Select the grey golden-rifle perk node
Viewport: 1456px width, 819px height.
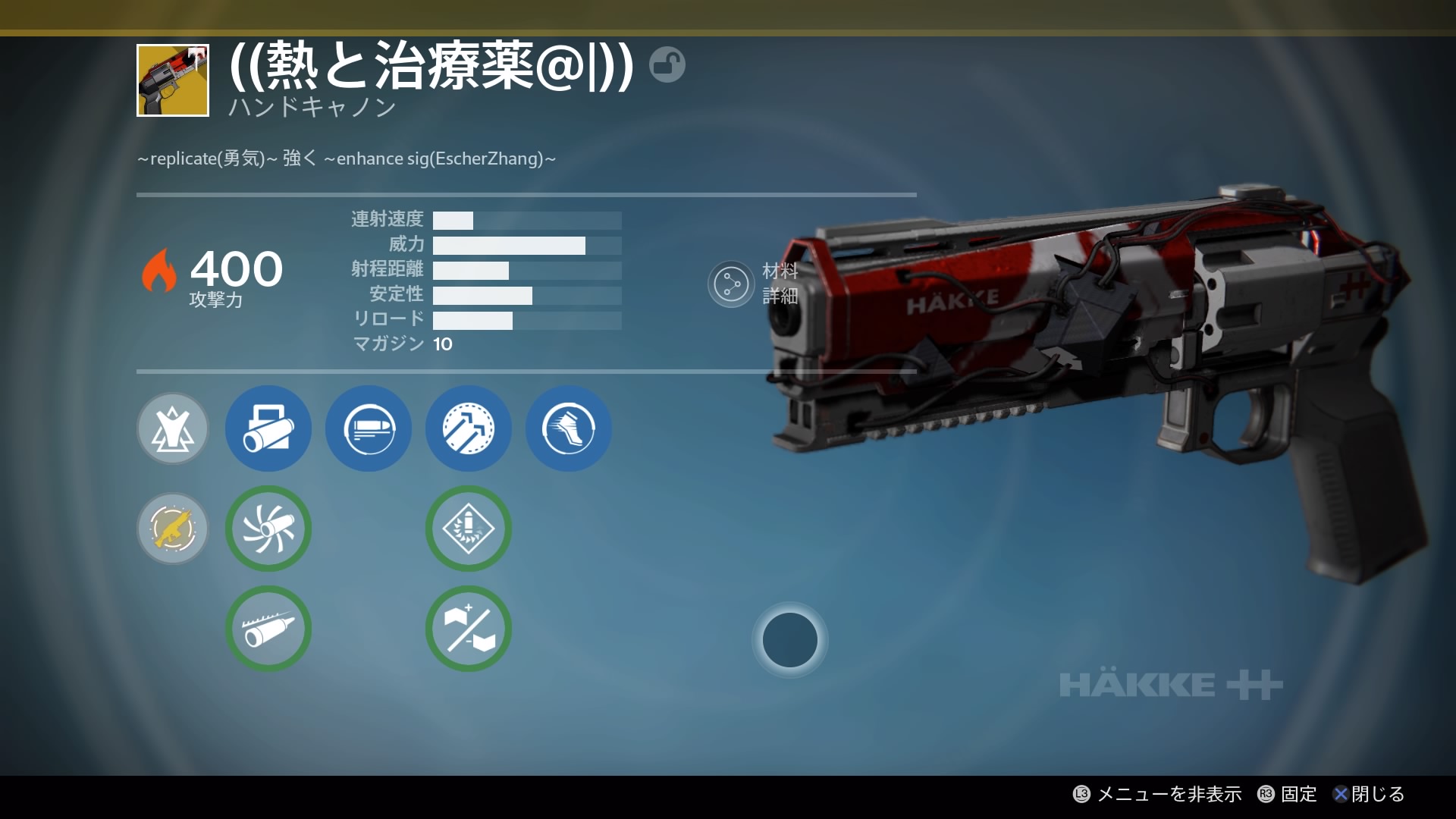(x=173, y=529)
